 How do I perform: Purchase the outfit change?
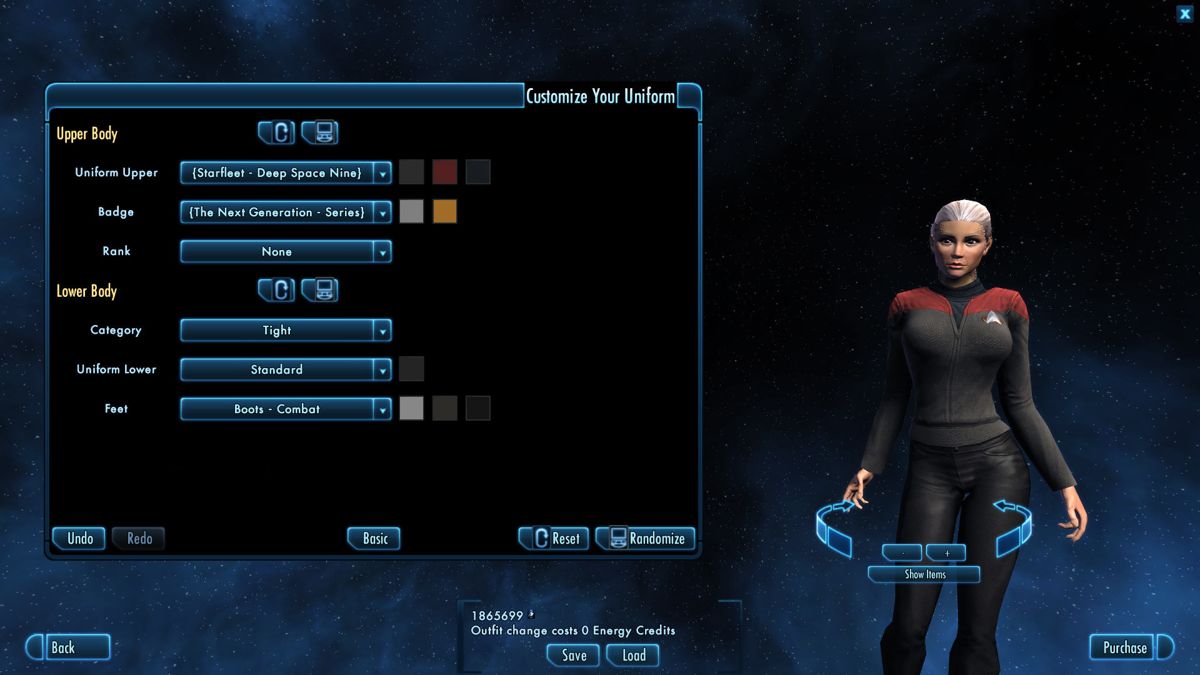click(x=1125, y=647)
